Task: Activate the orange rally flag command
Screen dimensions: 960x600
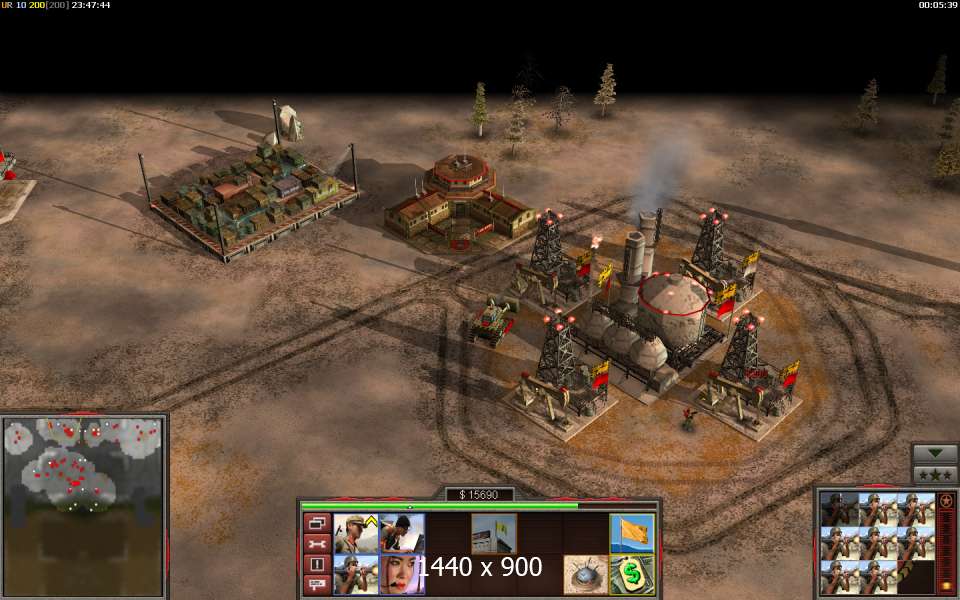Action: [632, 533]
